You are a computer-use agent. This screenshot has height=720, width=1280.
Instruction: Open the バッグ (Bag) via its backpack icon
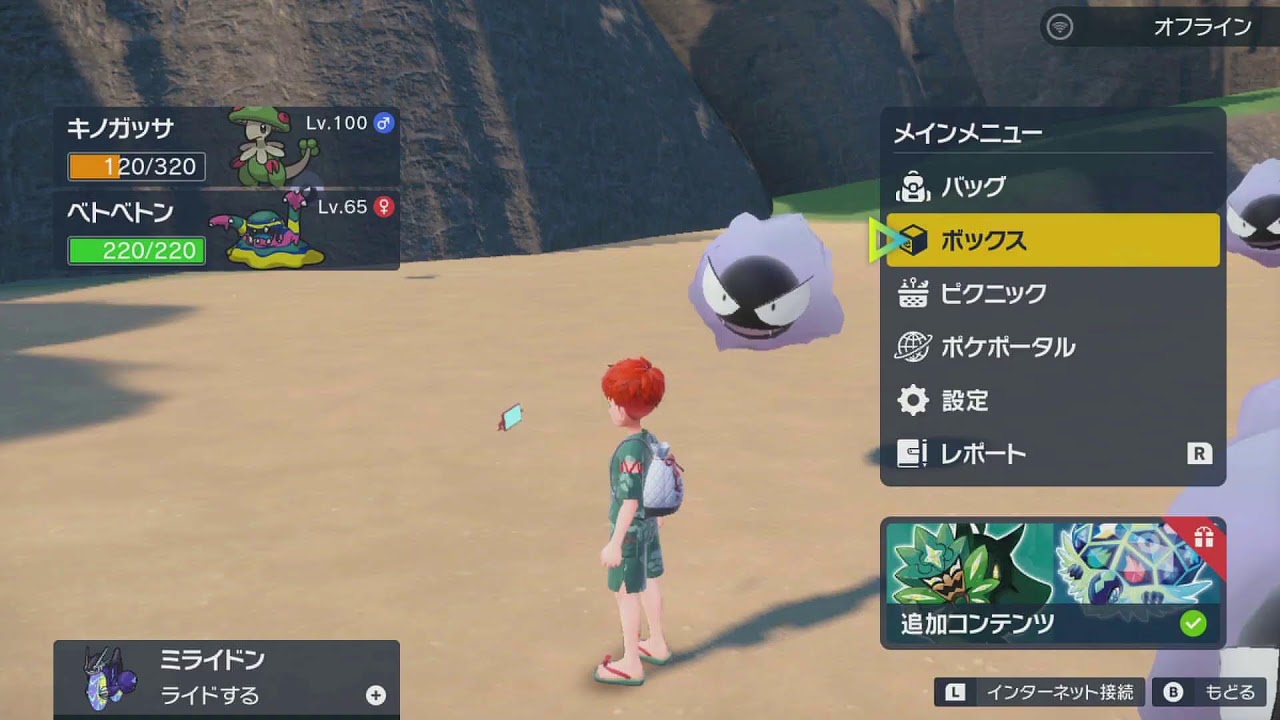tap(911, 186)
